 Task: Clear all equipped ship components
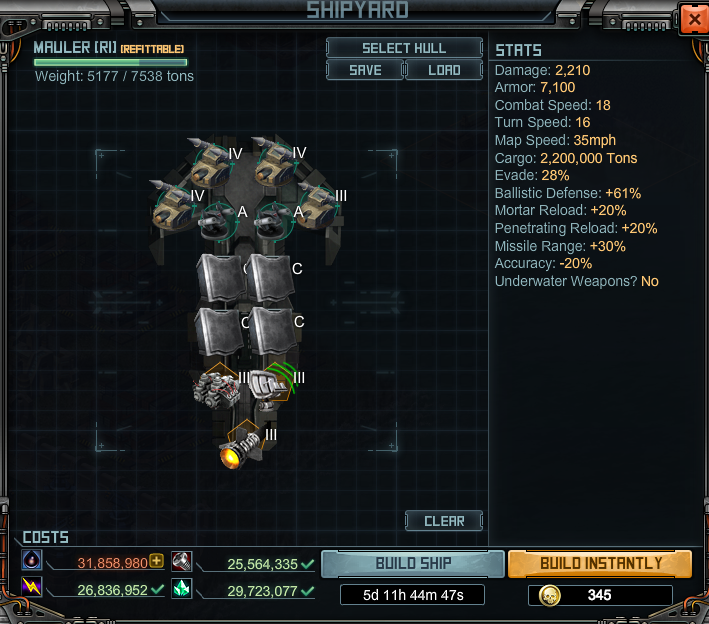tap(444, 521)
